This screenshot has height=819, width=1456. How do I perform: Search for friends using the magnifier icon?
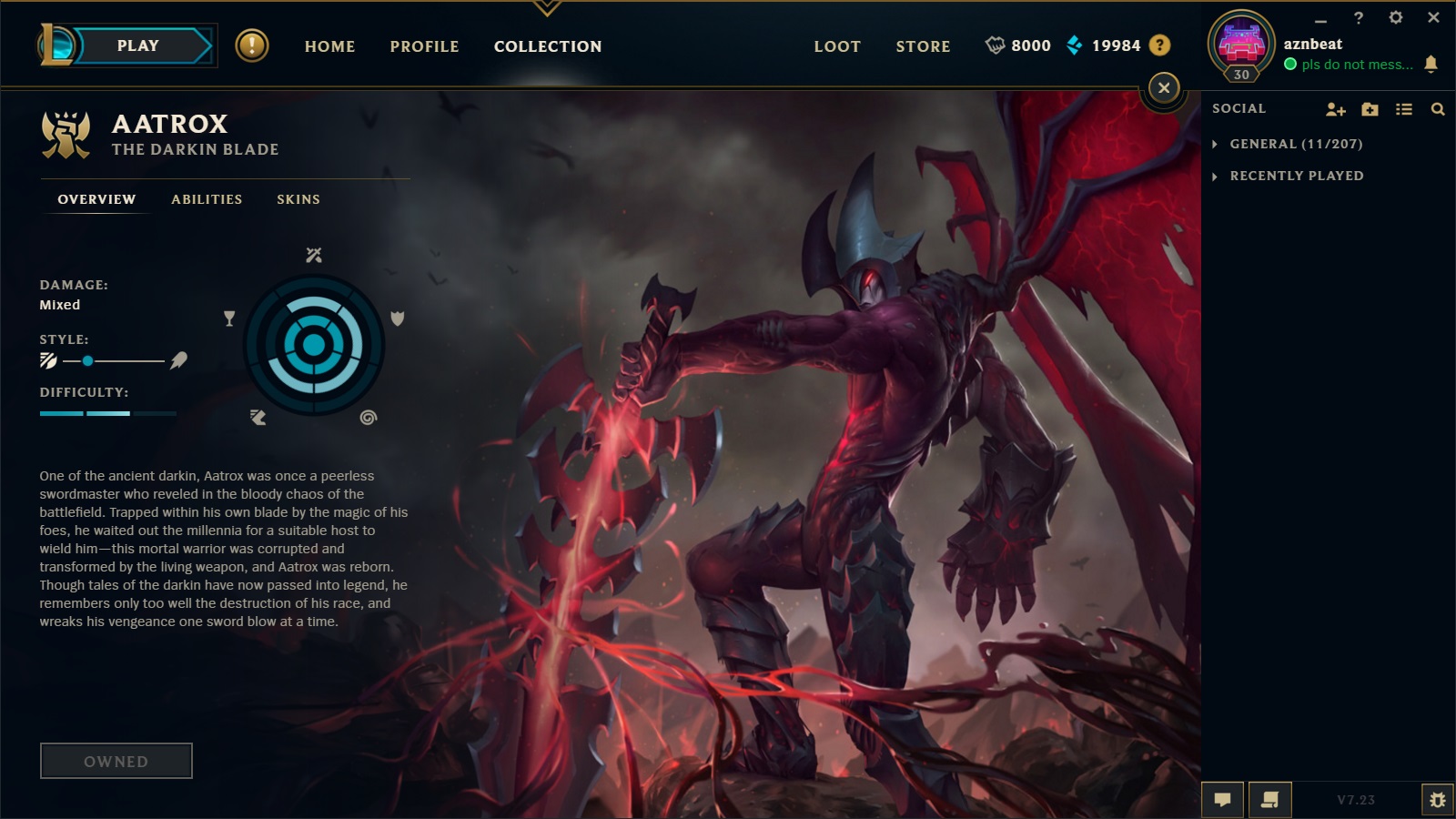point(1438,108)
